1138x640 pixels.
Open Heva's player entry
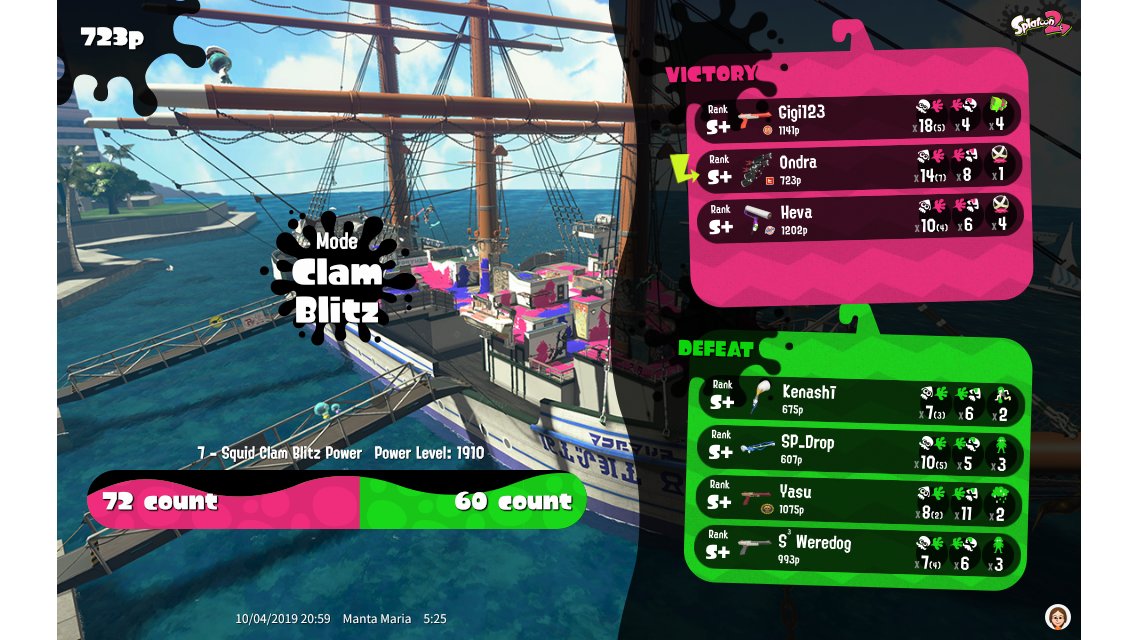pyautogui.click(x=860, y=218)
